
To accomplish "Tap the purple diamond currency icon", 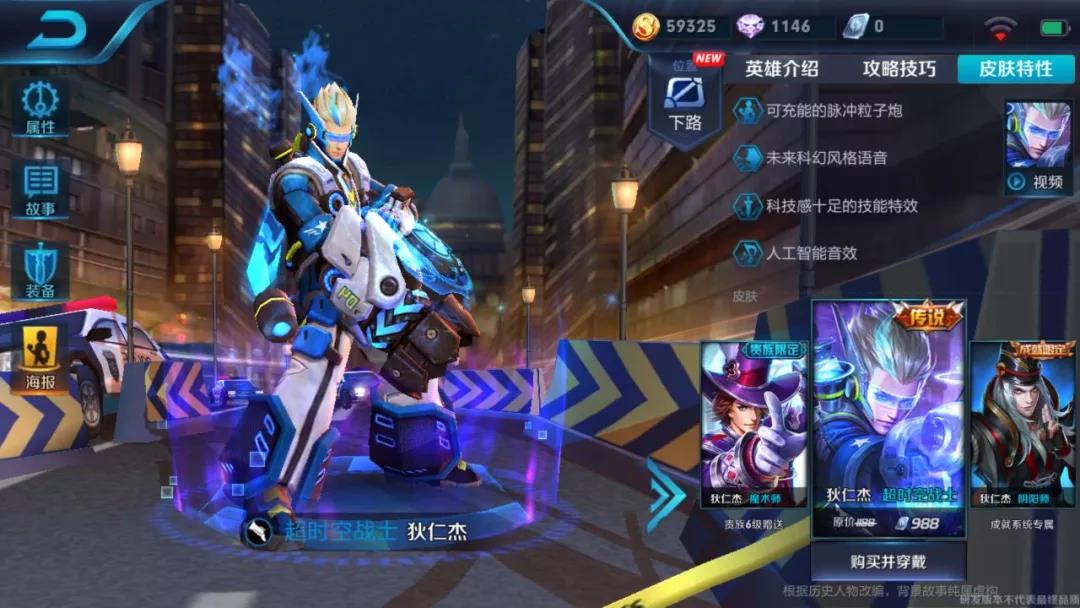I will [x=750, y=27].
